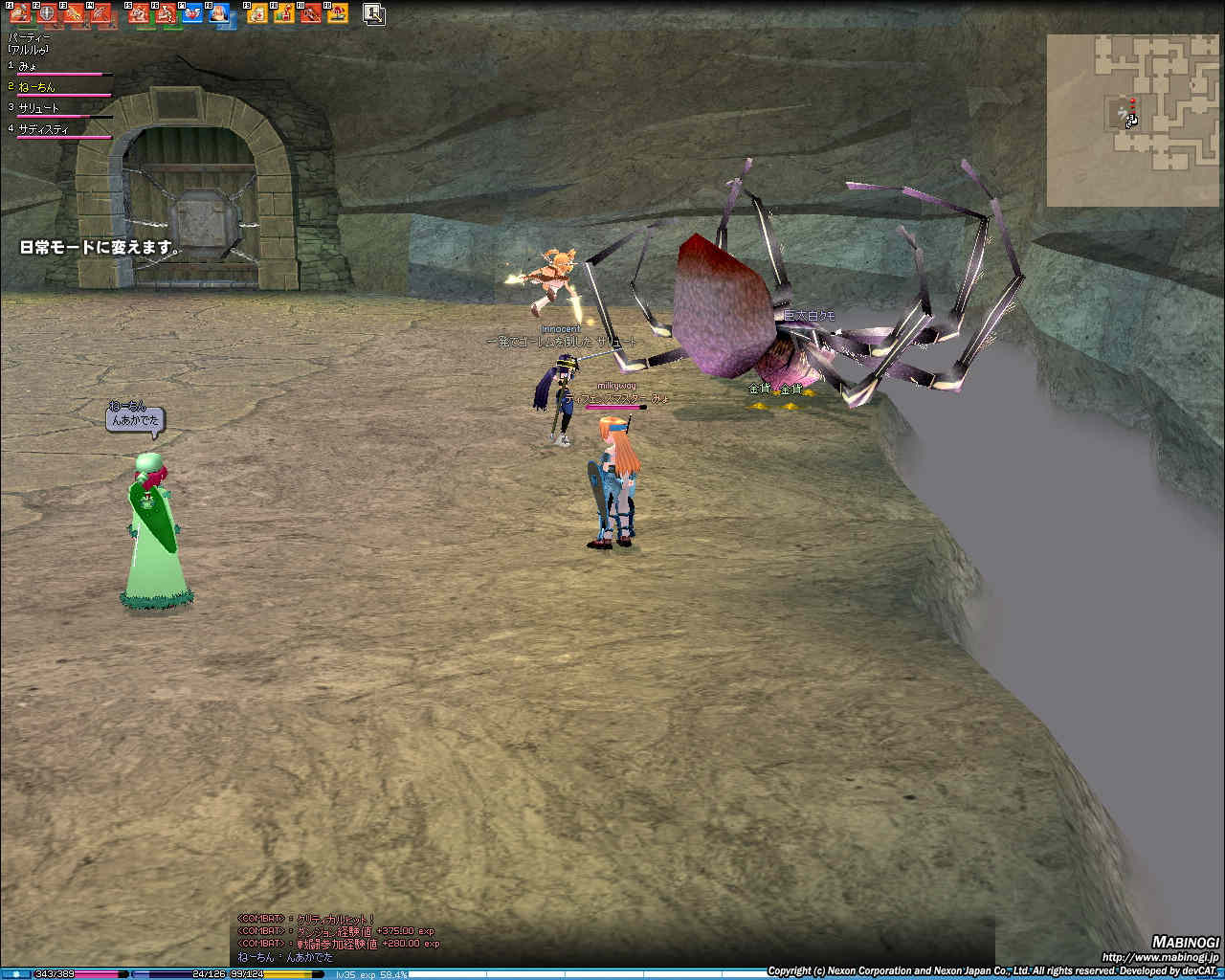Open the main menu button at bottom-left

coord(16,974)
